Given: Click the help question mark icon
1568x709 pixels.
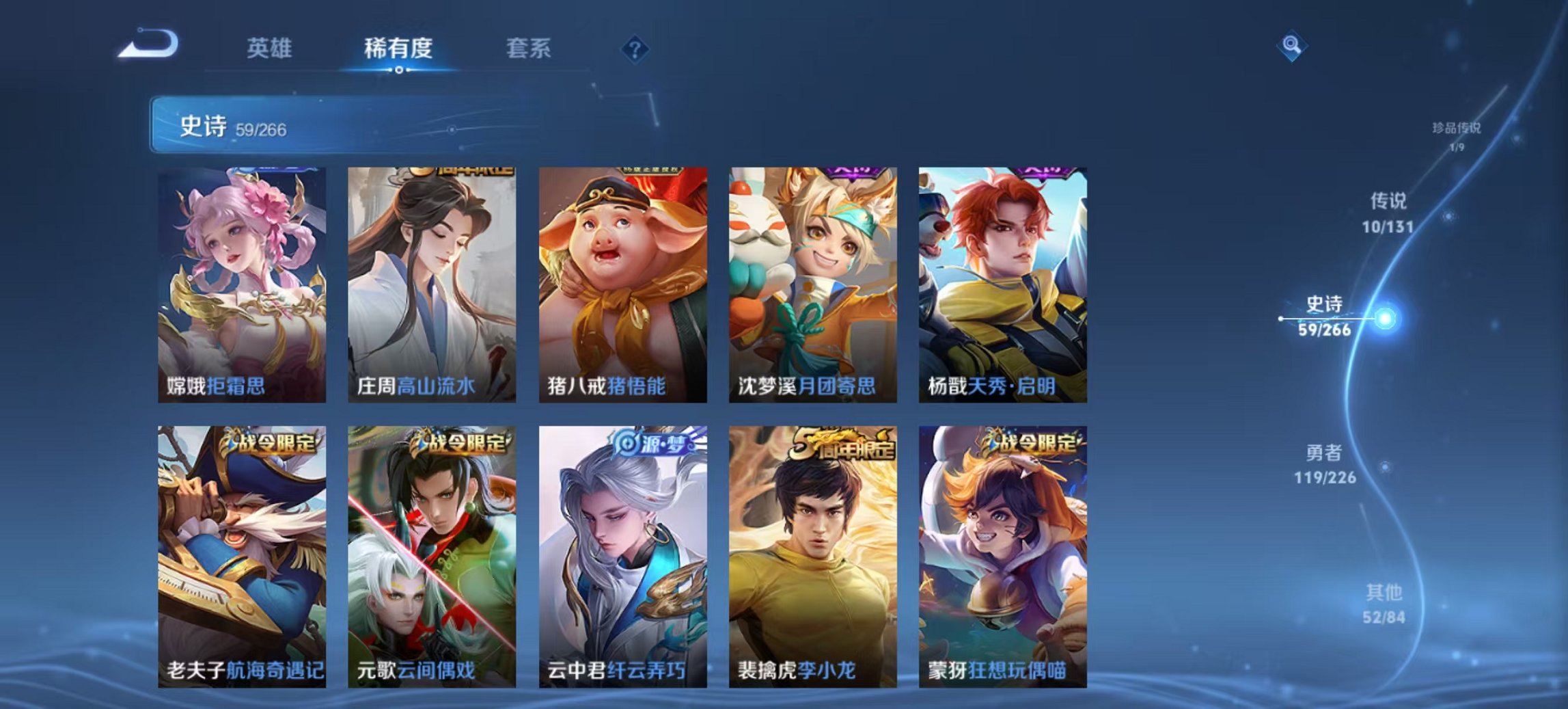Looking at the screenshot, I should (634, 48).
